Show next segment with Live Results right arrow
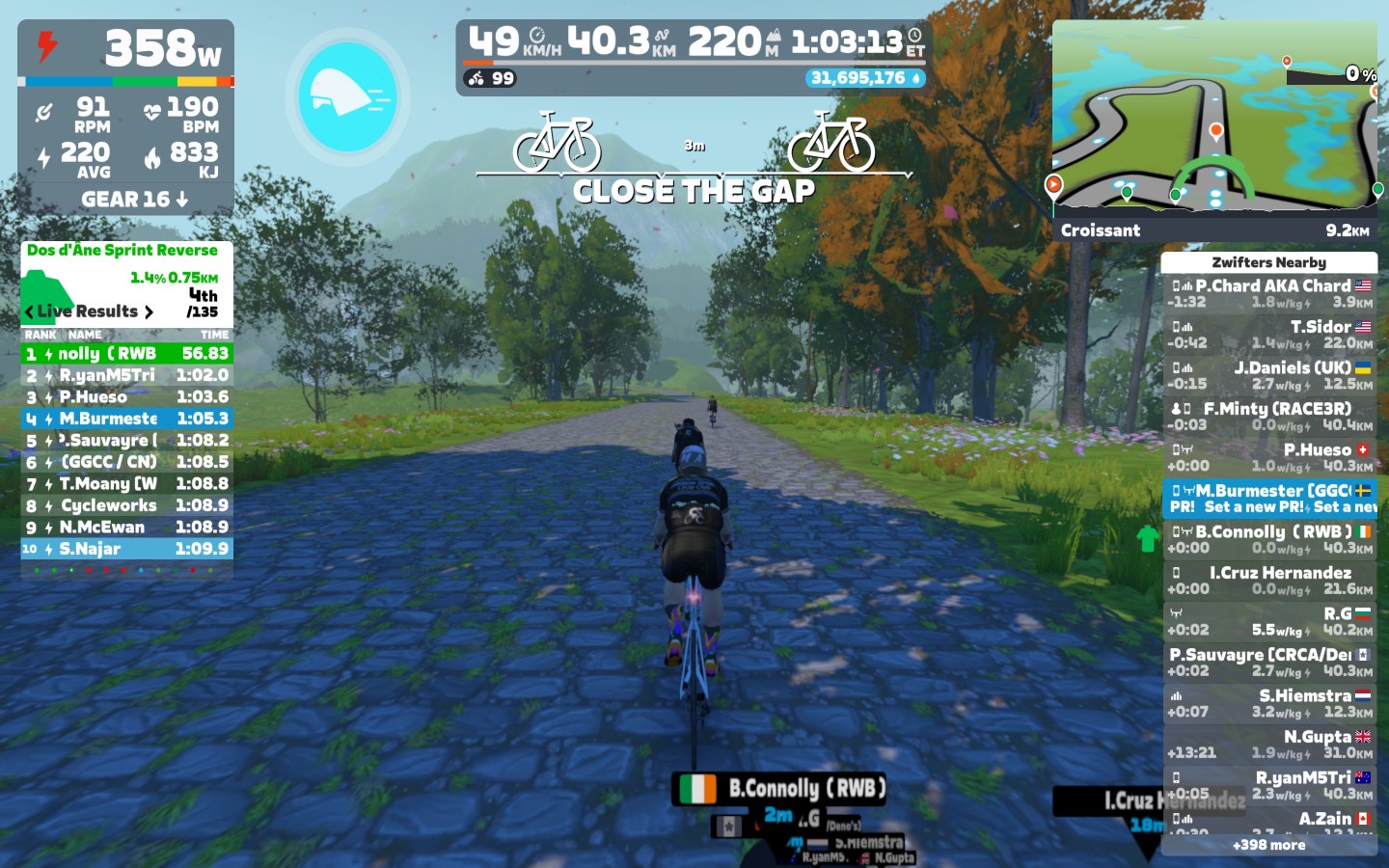The width and height of the screenshot is (1389, 868). point(149,312)
